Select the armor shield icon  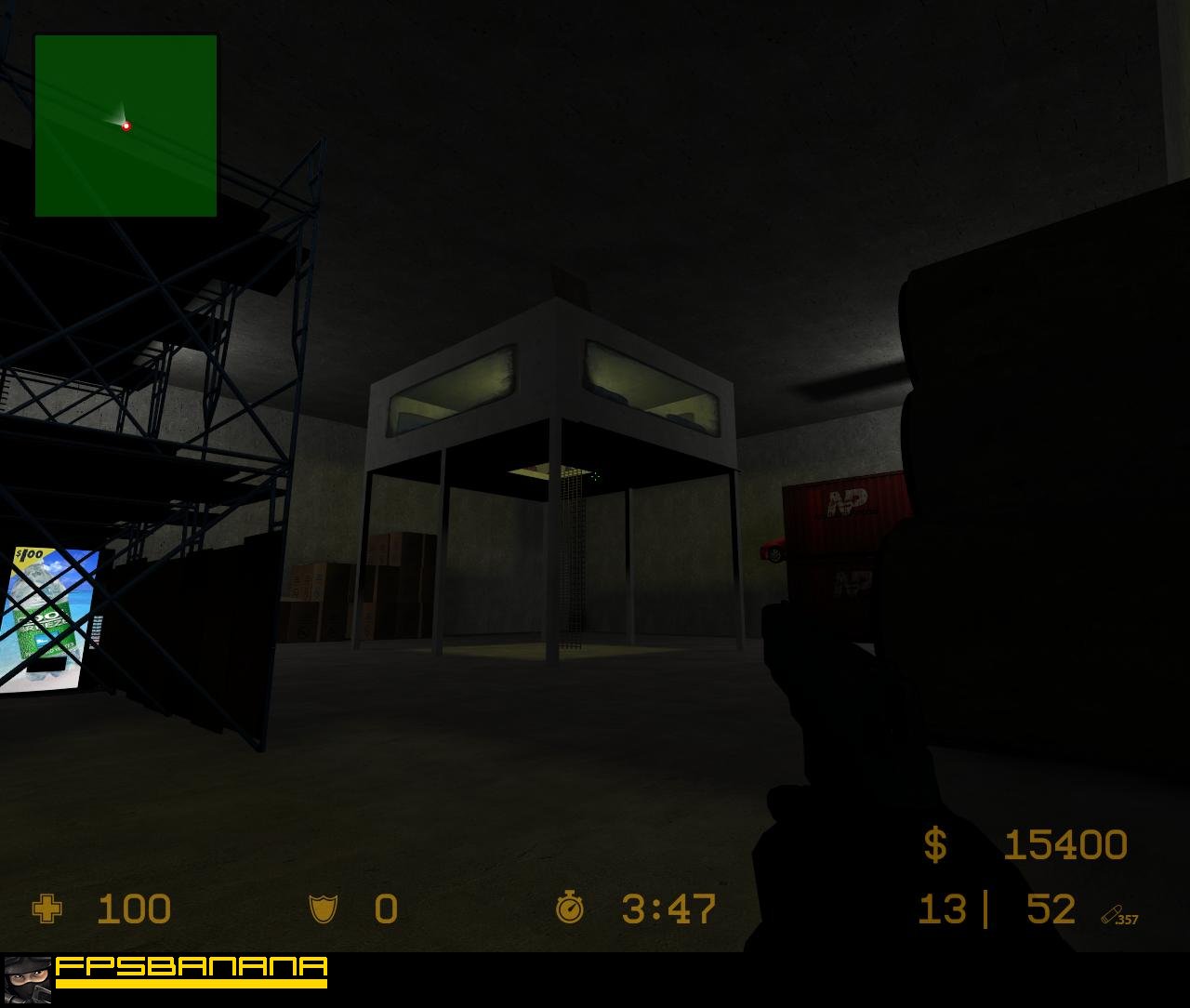pyautogui.click(x=321, y=909)
